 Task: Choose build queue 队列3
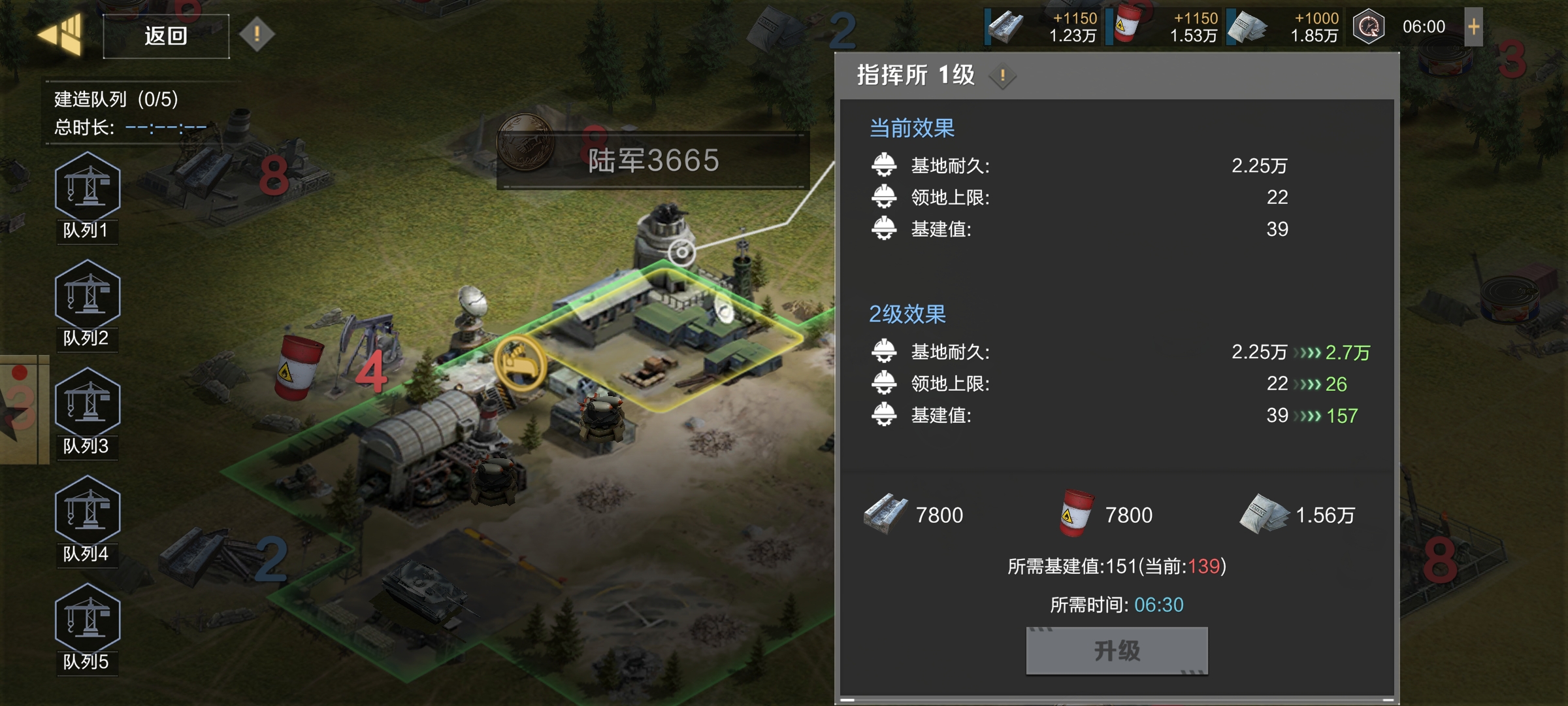coord(87,412)
